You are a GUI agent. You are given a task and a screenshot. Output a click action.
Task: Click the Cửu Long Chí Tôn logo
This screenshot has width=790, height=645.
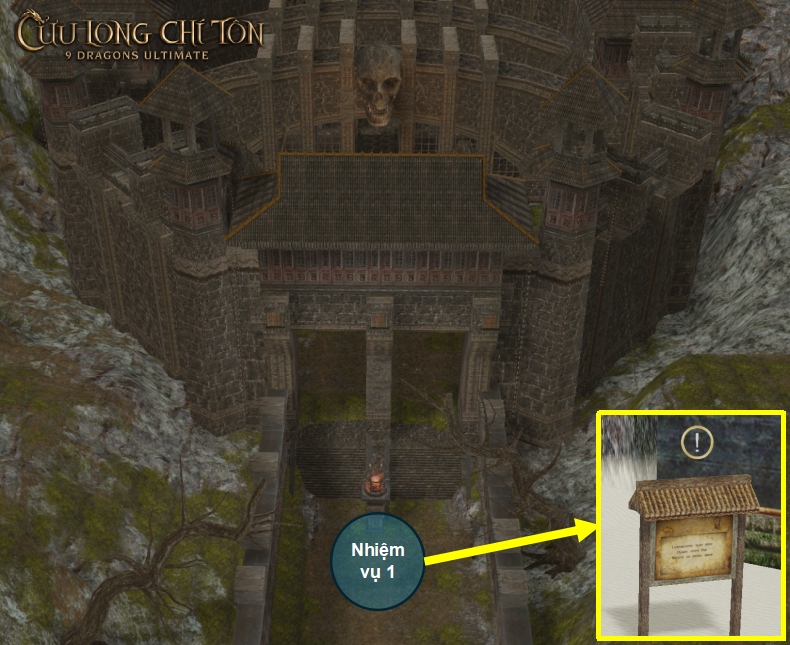[139, 36]
